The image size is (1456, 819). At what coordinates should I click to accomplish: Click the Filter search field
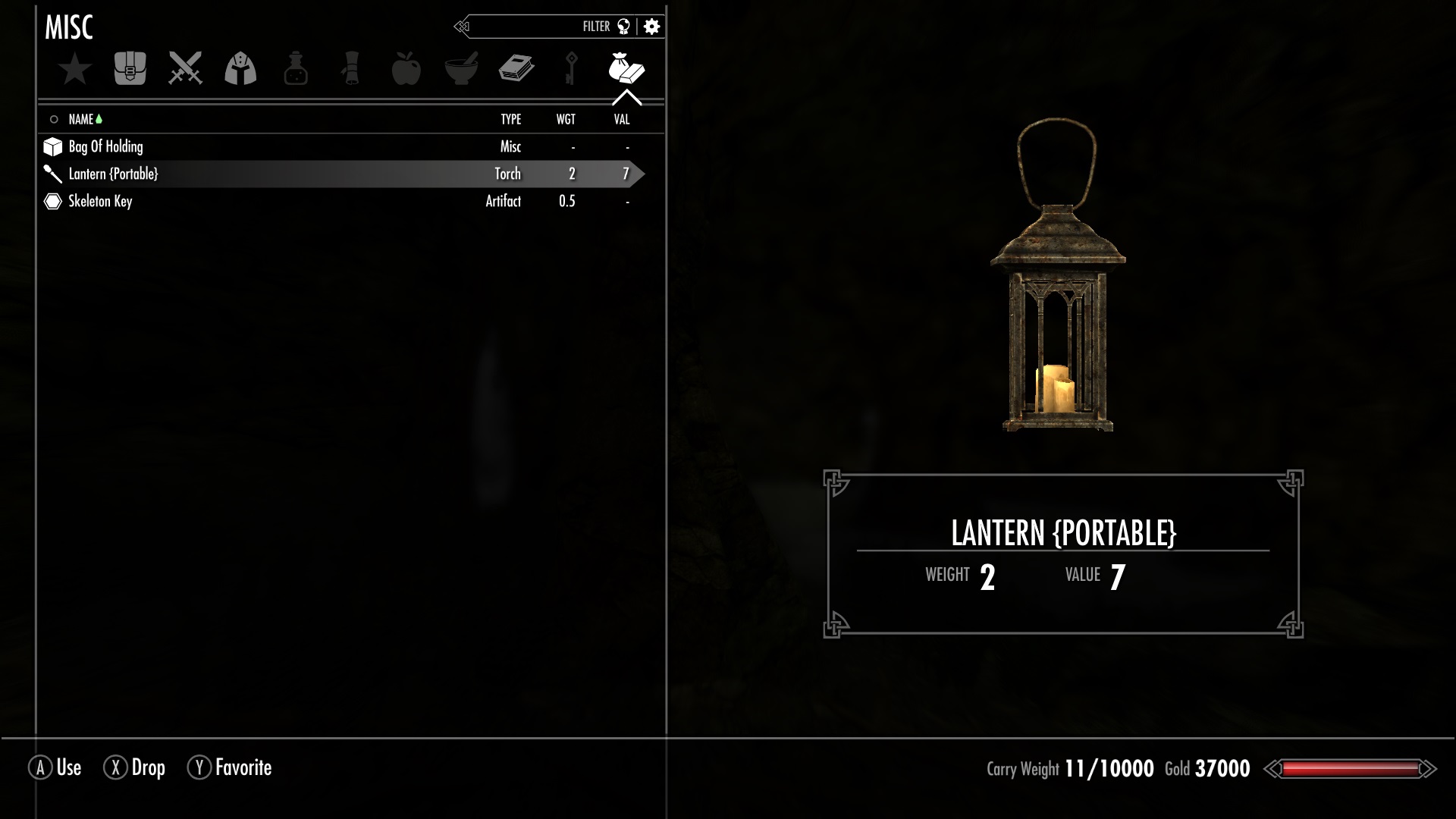(x=531, y=27)
